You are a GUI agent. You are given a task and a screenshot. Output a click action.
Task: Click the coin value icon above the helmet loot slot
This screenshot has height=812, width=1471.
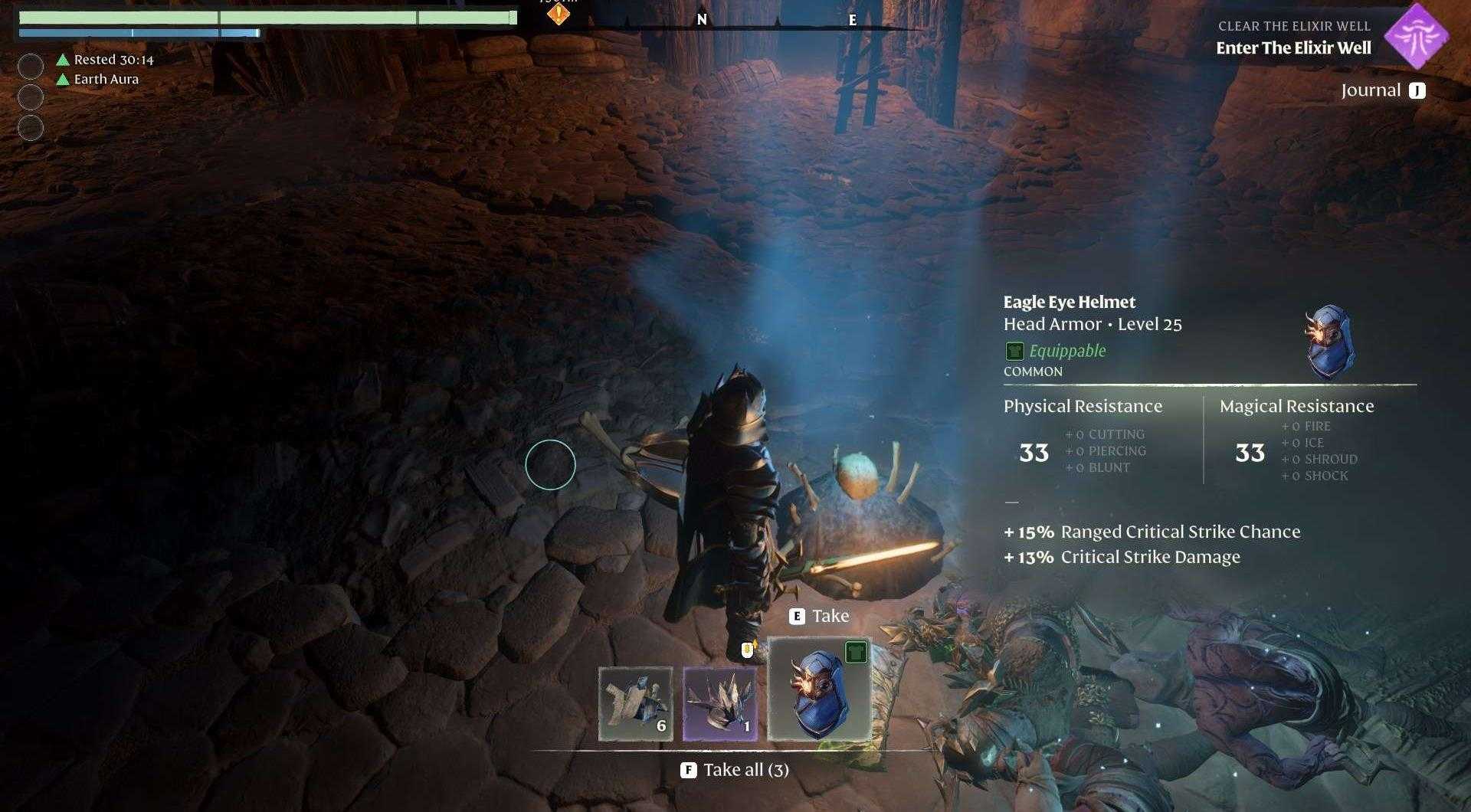[746, 648]
